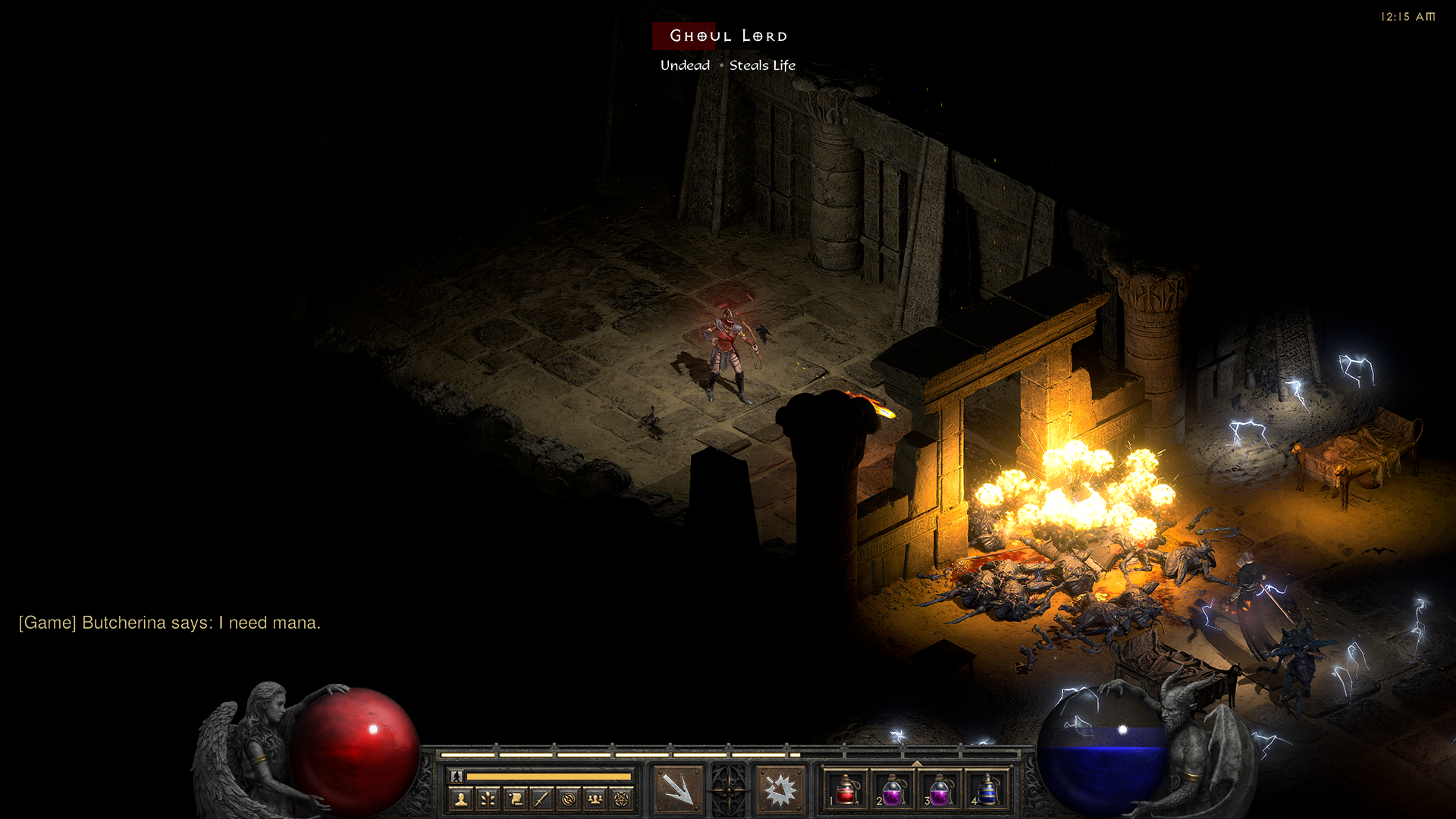1456x819 pixels.
Task: Toggle the run/walk button
Action: click(x=457, y=776)
